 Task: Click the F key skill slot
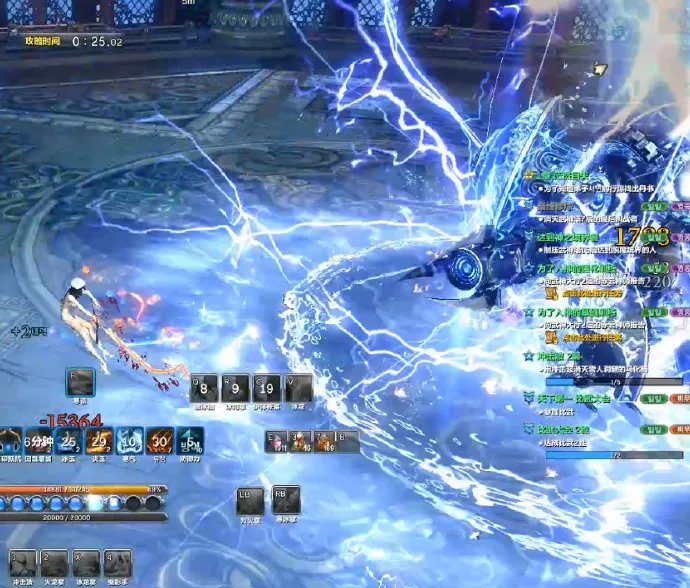[x=80, y=382]
